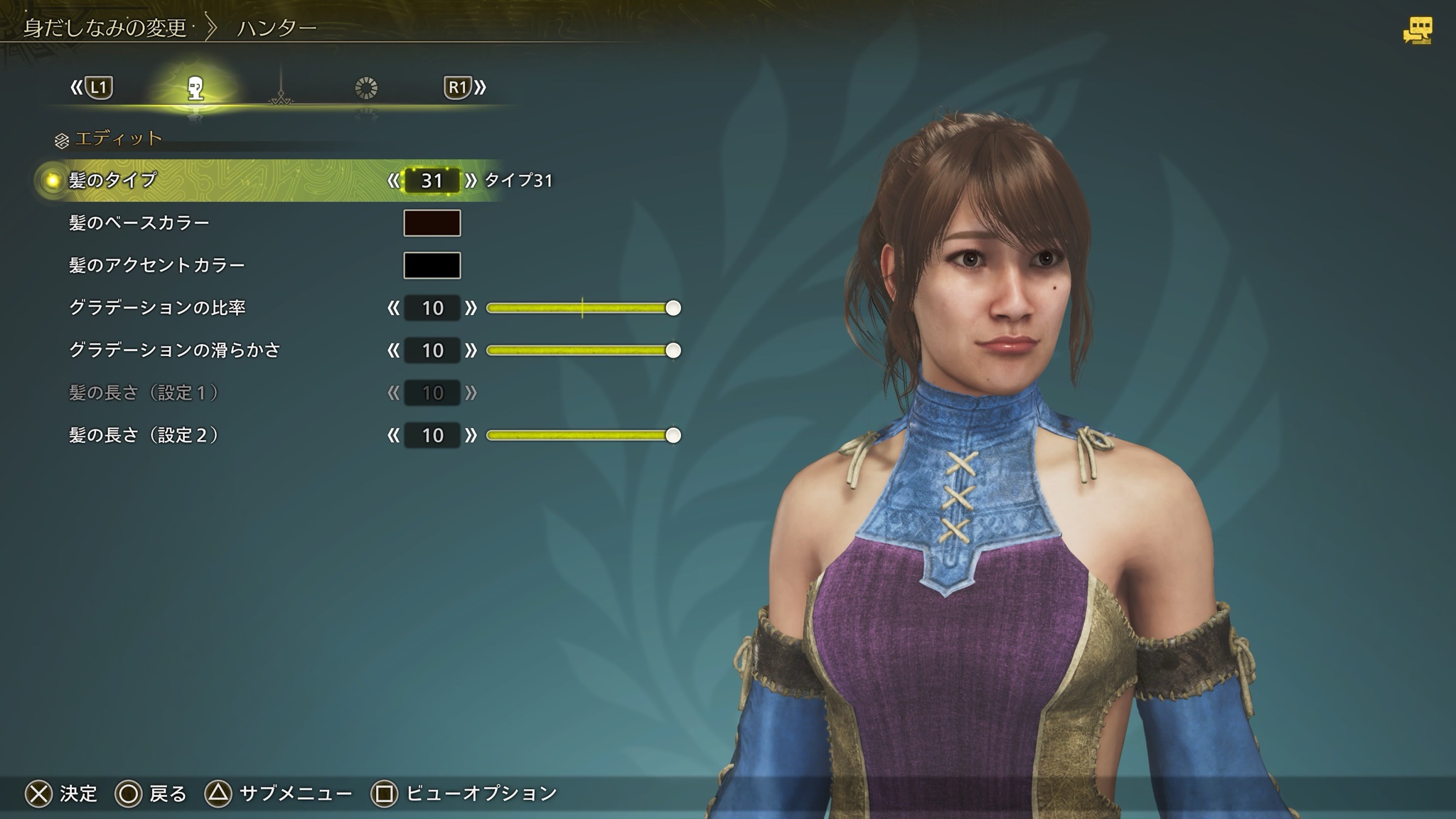
Task: Switch to the circular pattern tab
Action: pyautogui.click(x=365, y=88)
